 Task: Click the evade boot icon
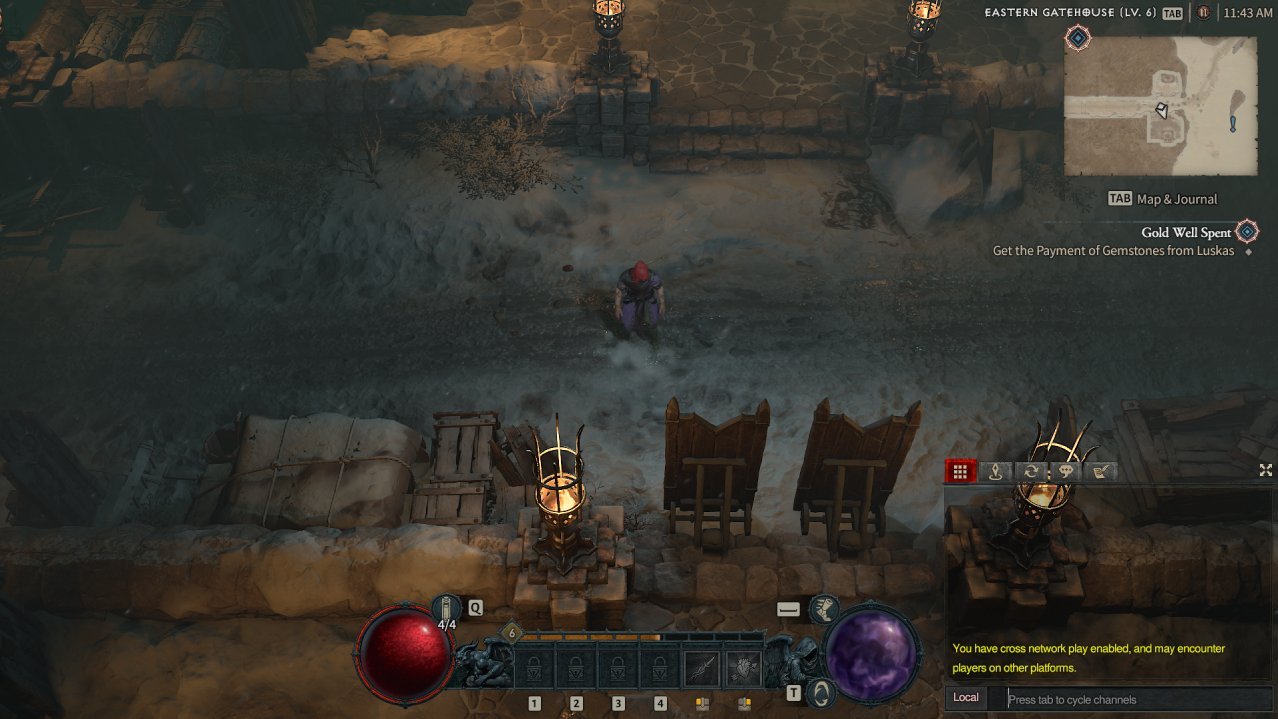pyautogui.click(x=824, y=607)
